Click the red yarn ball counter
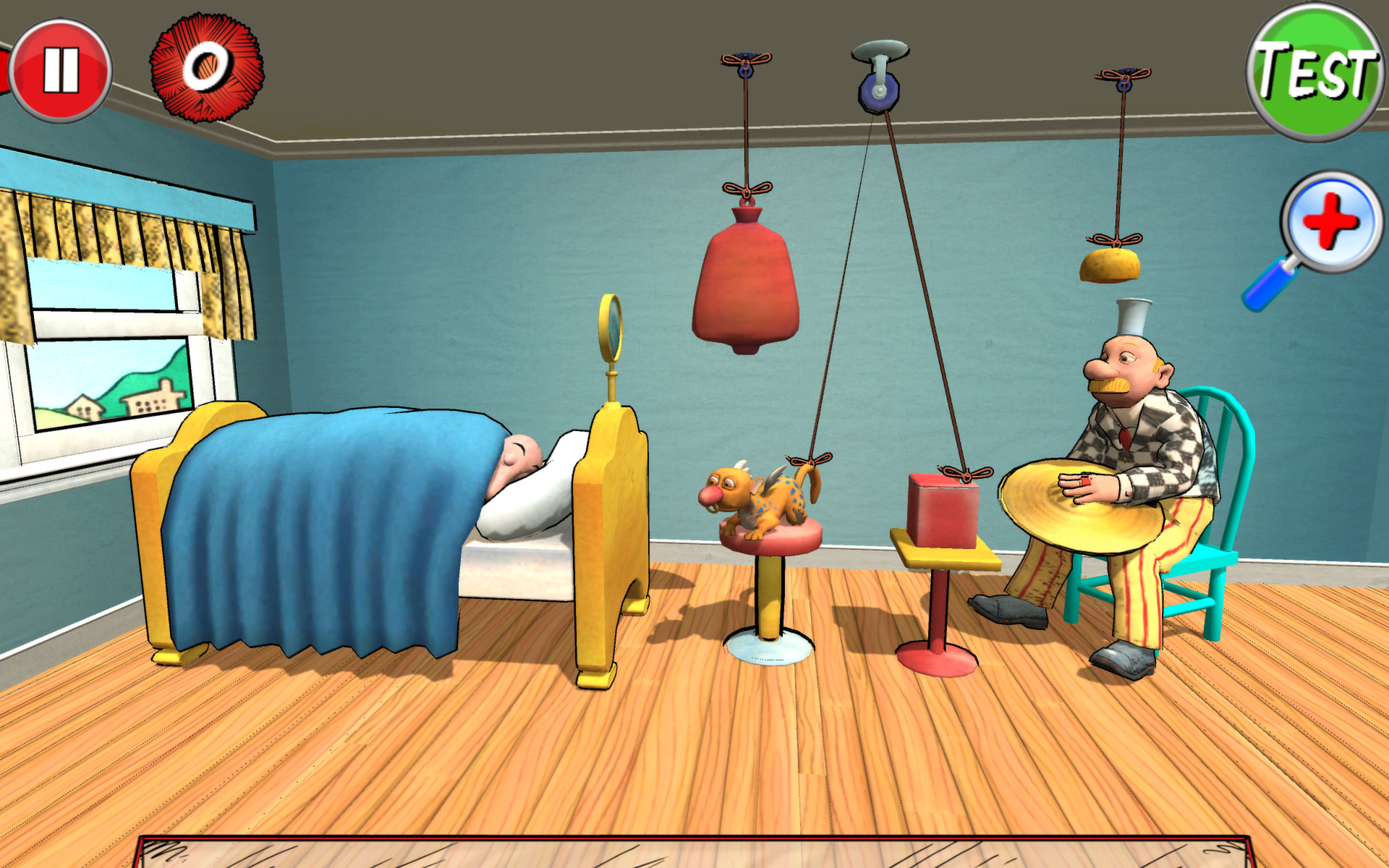 click(205, 69)
